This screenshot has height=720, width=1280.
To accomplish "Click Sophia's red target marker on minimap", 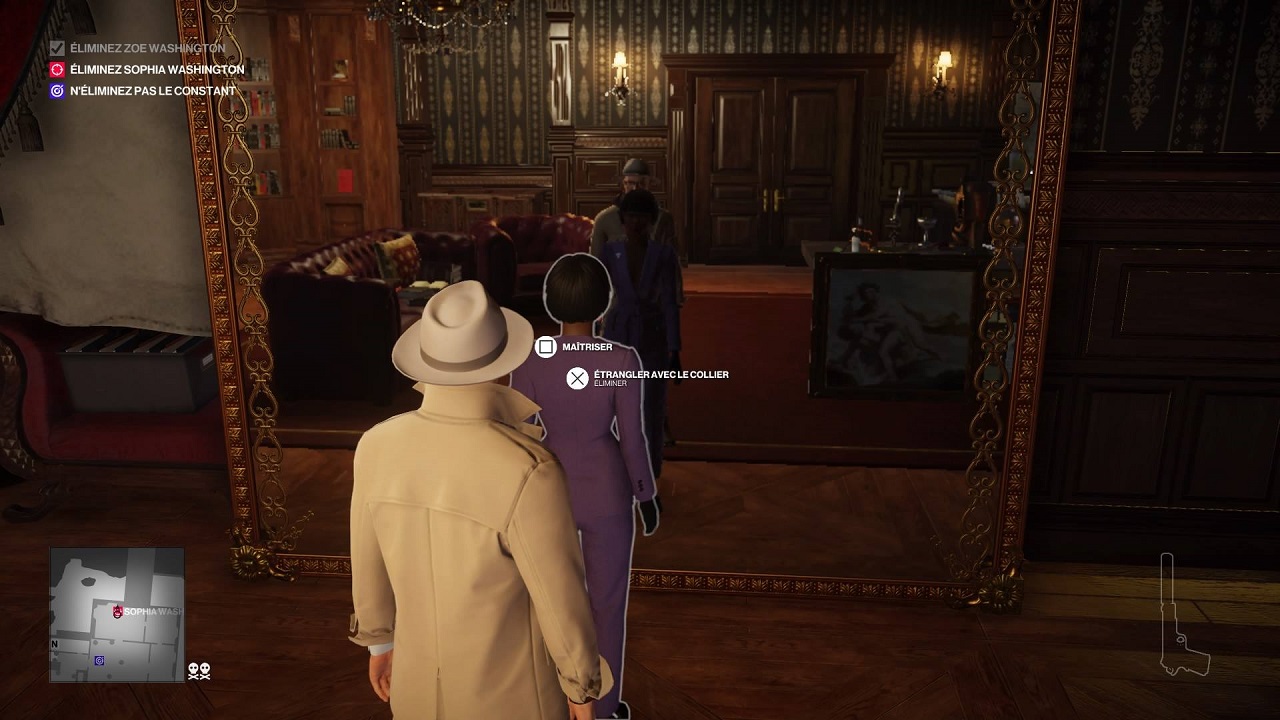I will coord(118,611).
